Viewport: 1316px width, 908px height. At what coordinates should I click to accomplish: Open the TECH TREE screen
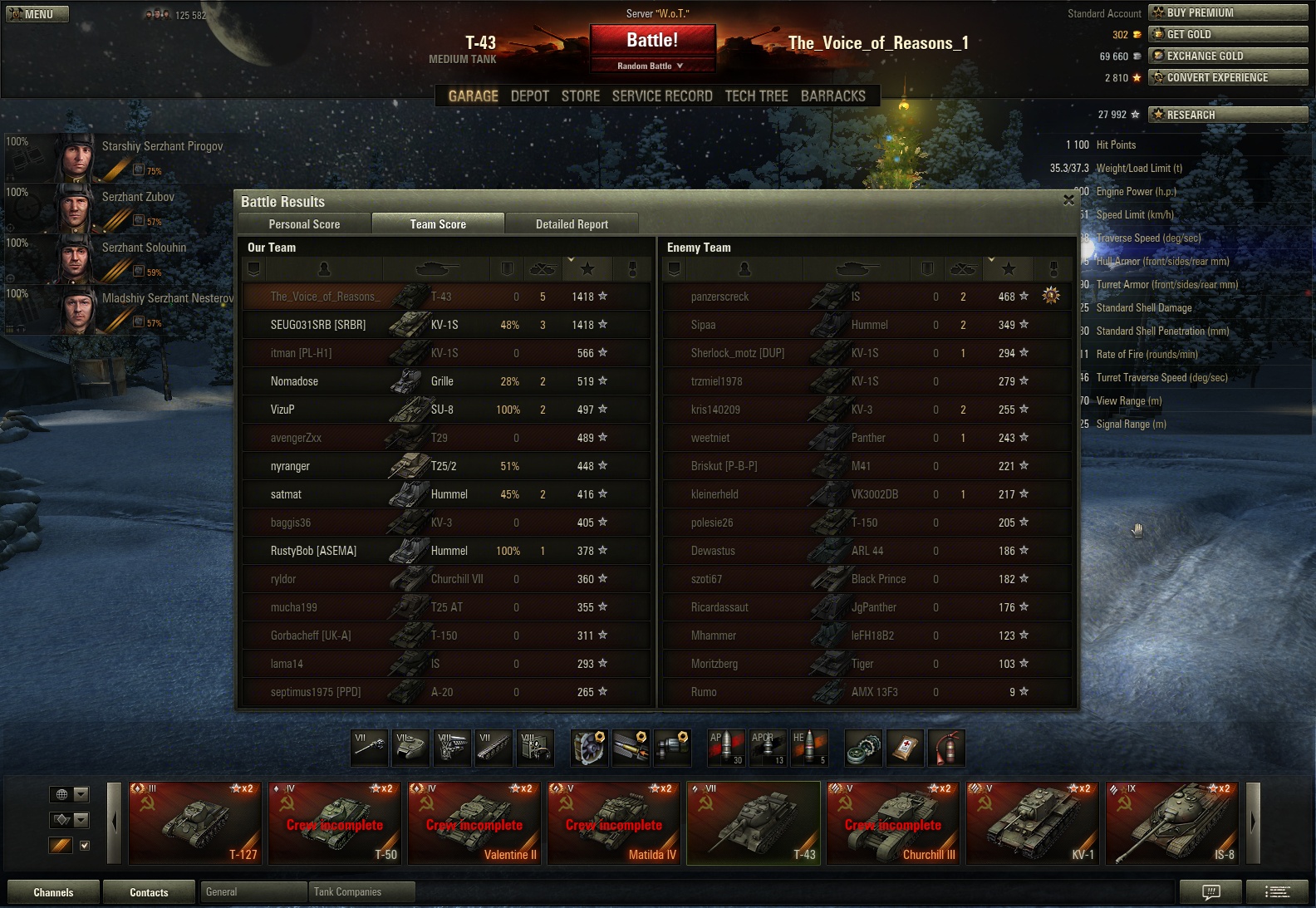756,96
